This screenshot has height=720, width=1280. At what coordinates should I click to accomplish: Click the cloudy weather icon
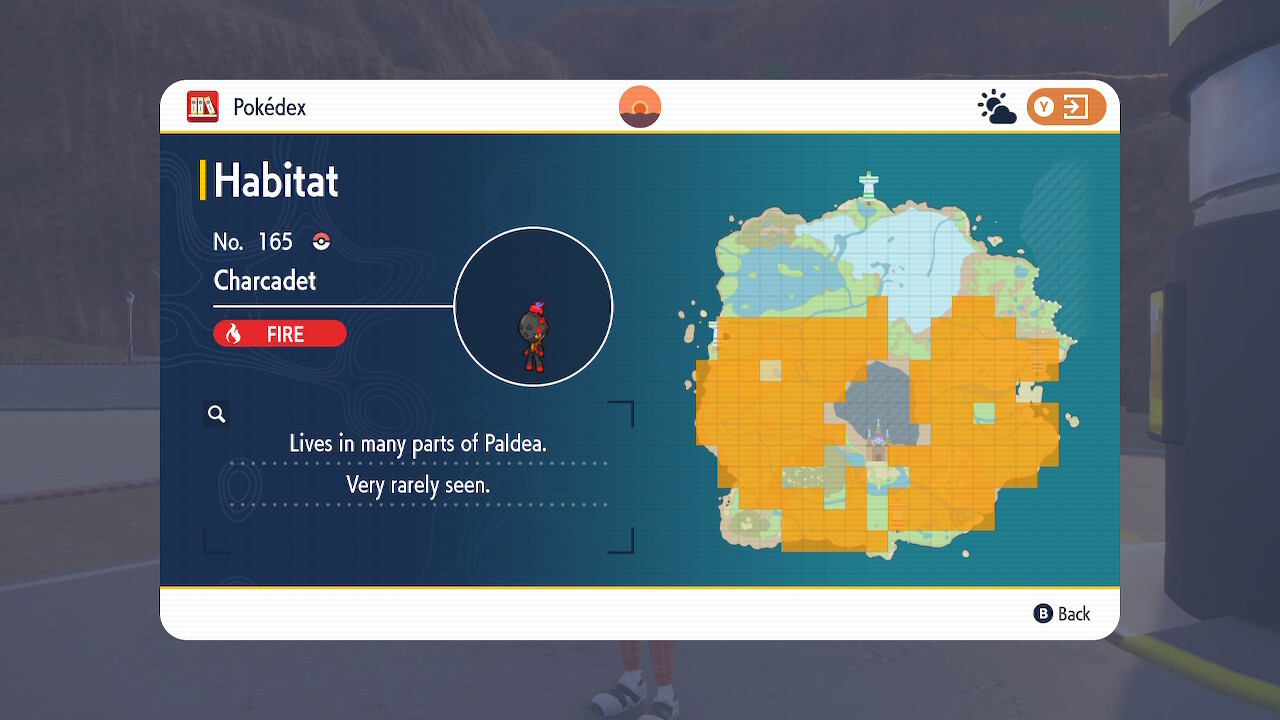click(x=996, y=107)
